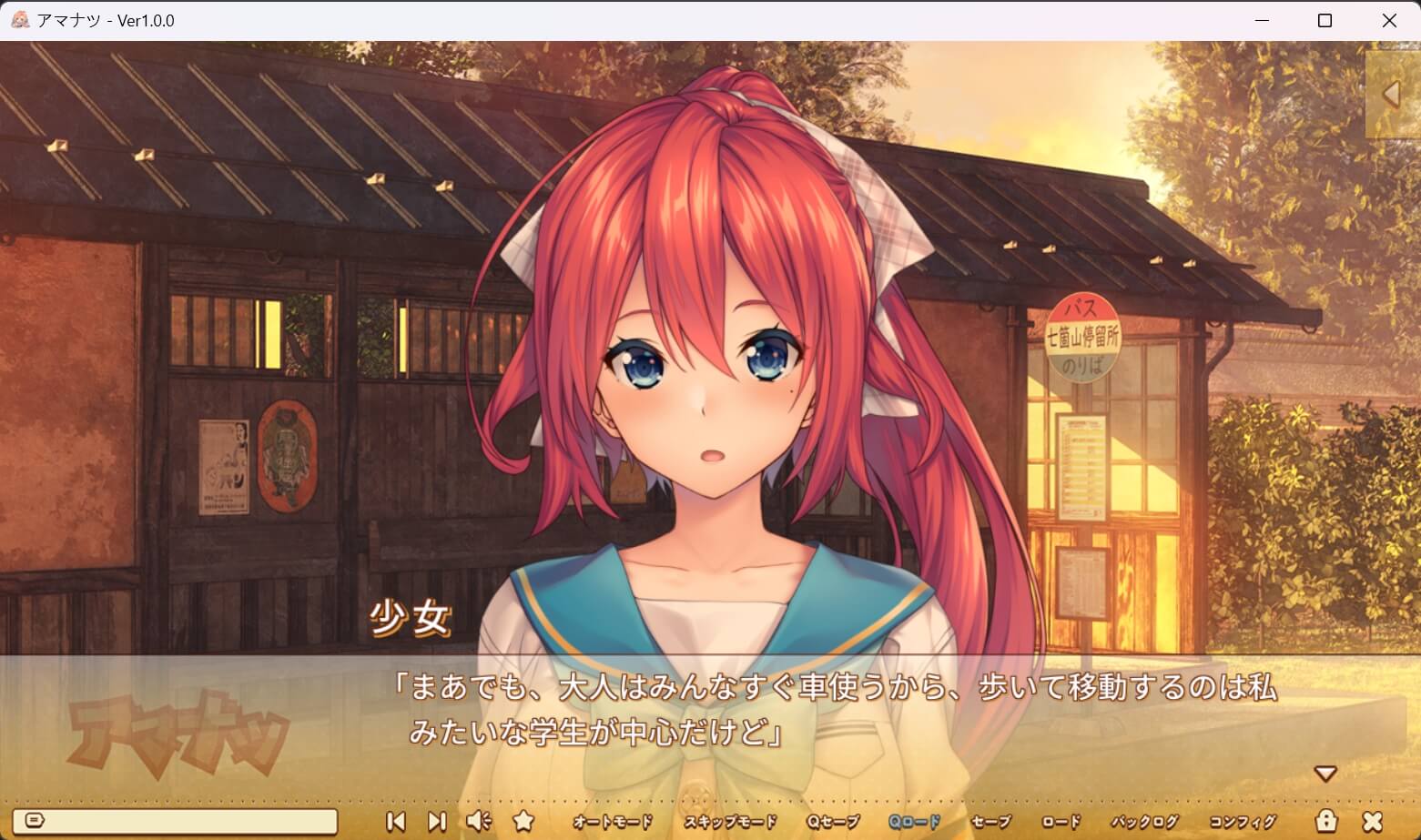Jump to the previous scene with the rewind icon
Image resolution: width=1421 pixels, height=840 pixels.
point(396,820)
